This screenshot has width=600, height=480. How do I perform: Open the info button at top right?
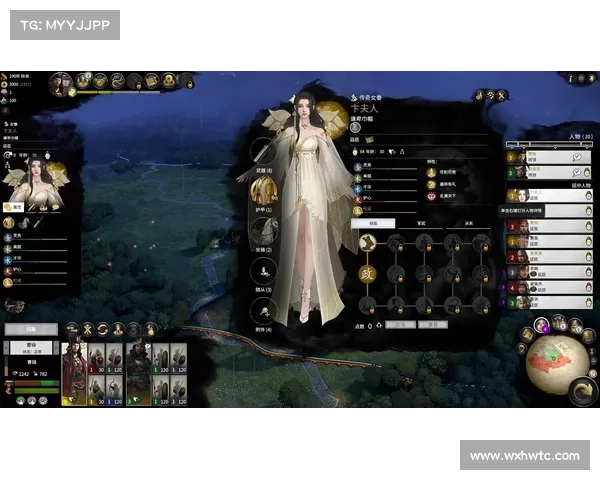click(569, 78)
